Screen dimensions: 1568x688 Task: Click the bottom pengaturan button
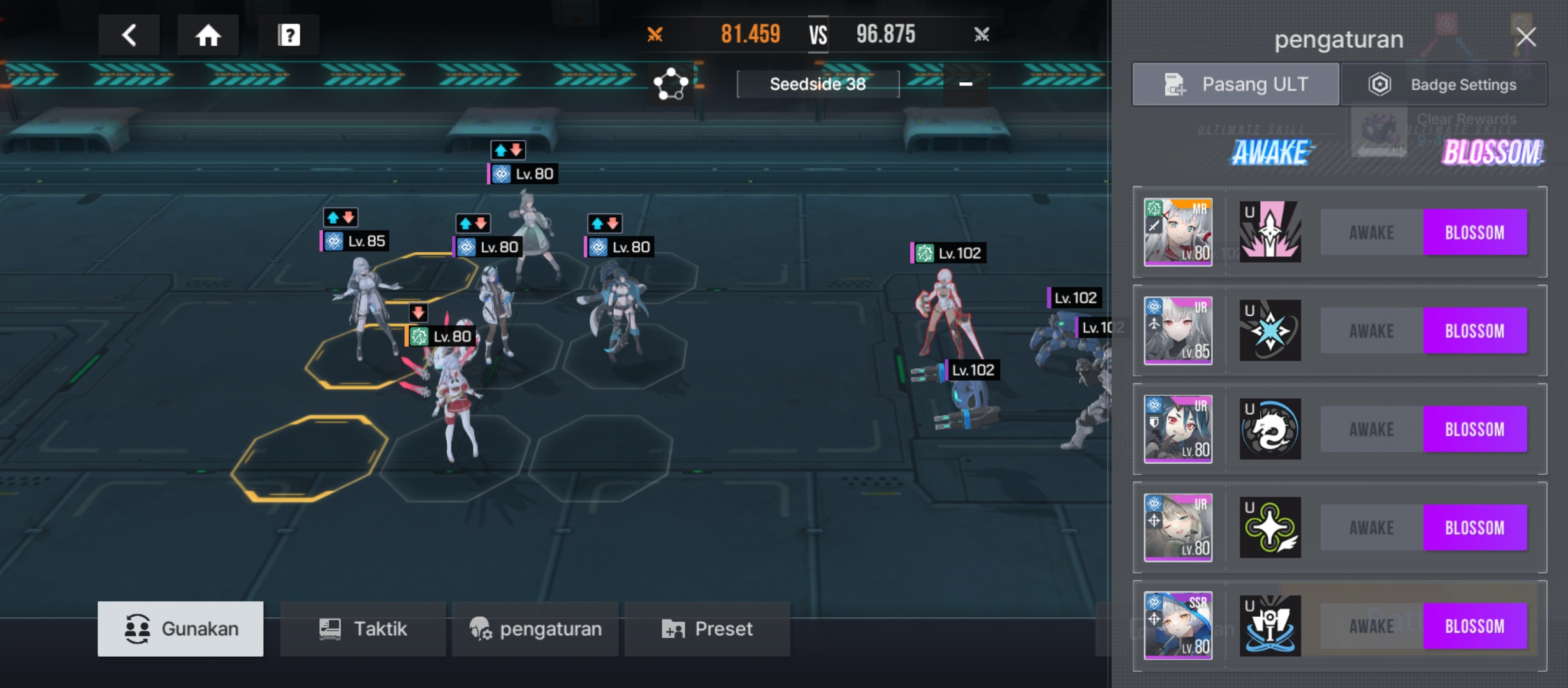click(535, 629)
